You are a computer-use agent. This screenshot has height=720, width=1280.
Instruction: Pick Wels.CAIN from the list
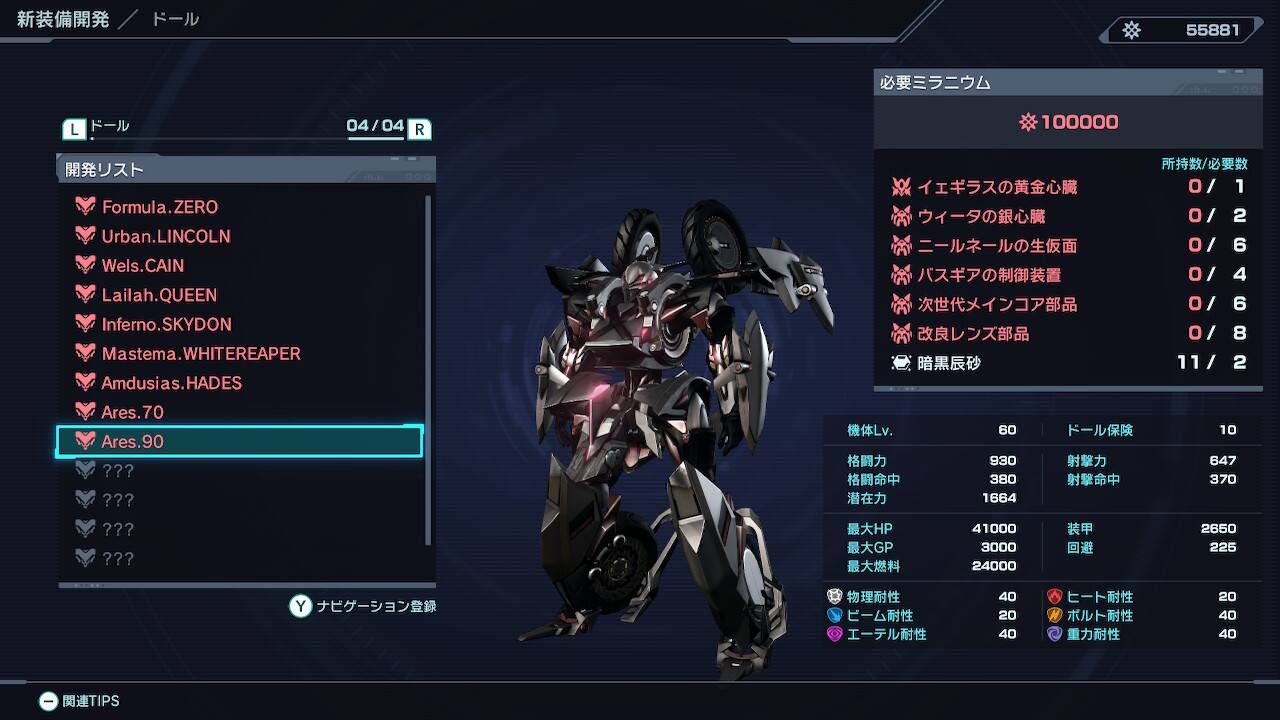tap(143, 266)
